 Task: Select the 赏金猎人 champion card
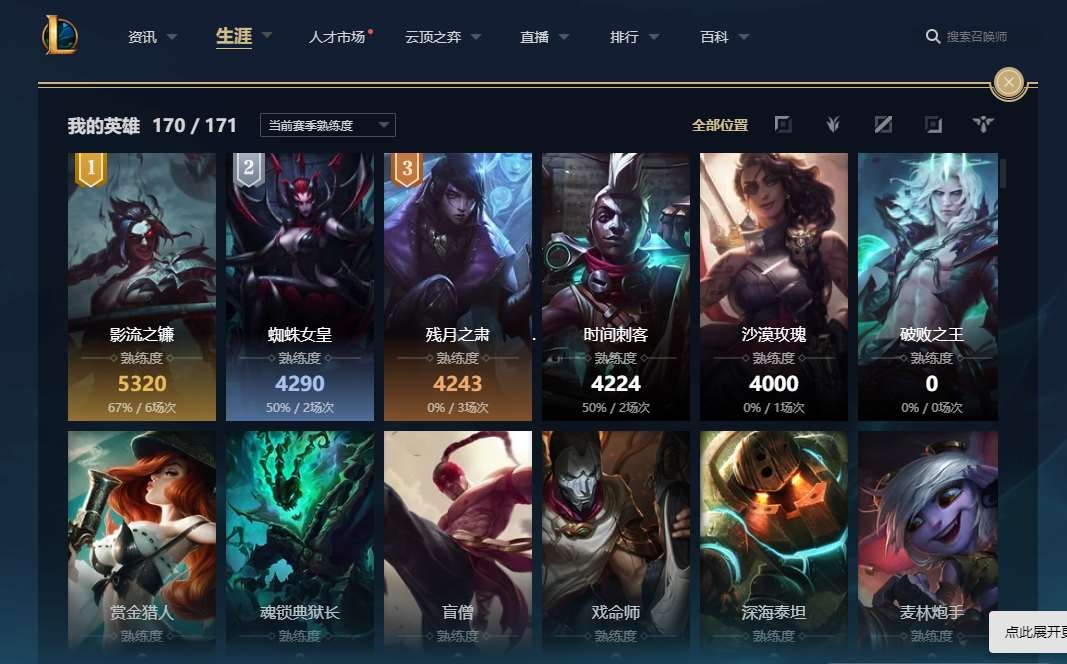[142, 540]
